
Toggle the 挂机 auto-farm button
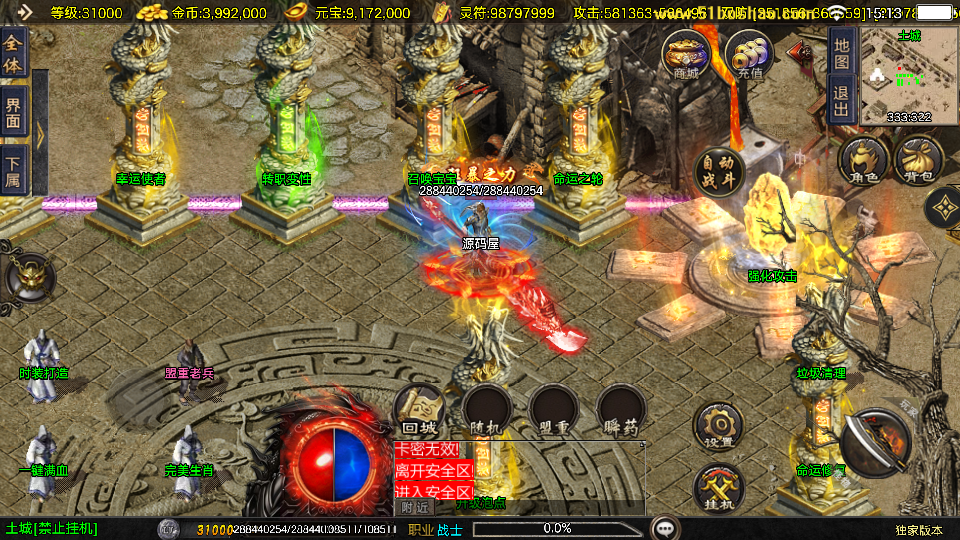point(718,489)
